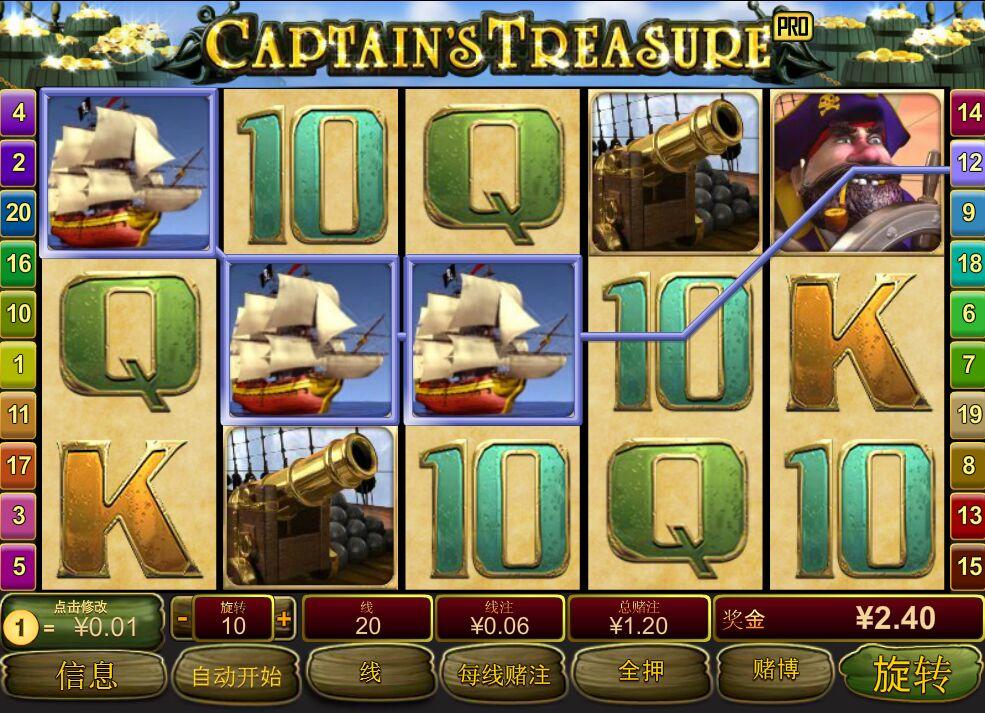Bet max with the 全押 button

[641, 672]
